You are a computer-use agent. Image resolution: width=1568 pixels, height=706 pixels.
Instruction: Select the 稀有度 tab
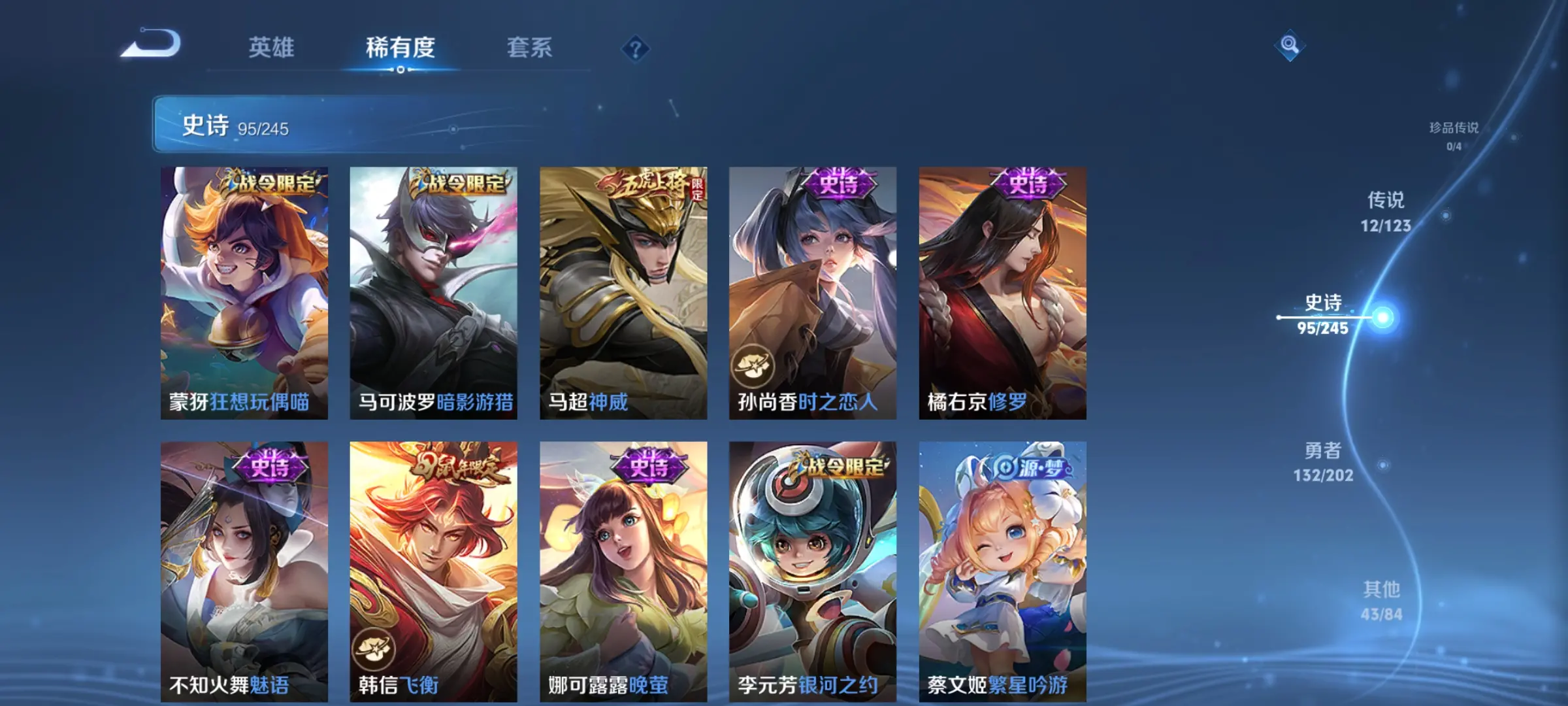(x=400, y=47)
